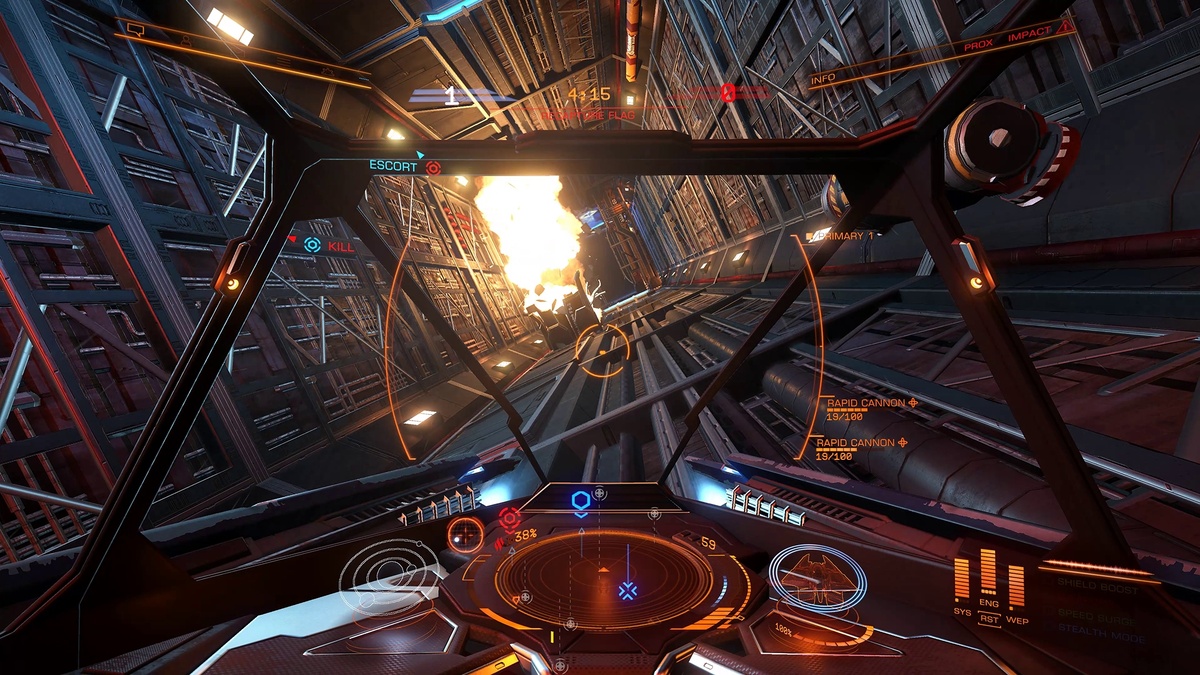
Task: Reset power distribution with RST
Action: (989, 621)
